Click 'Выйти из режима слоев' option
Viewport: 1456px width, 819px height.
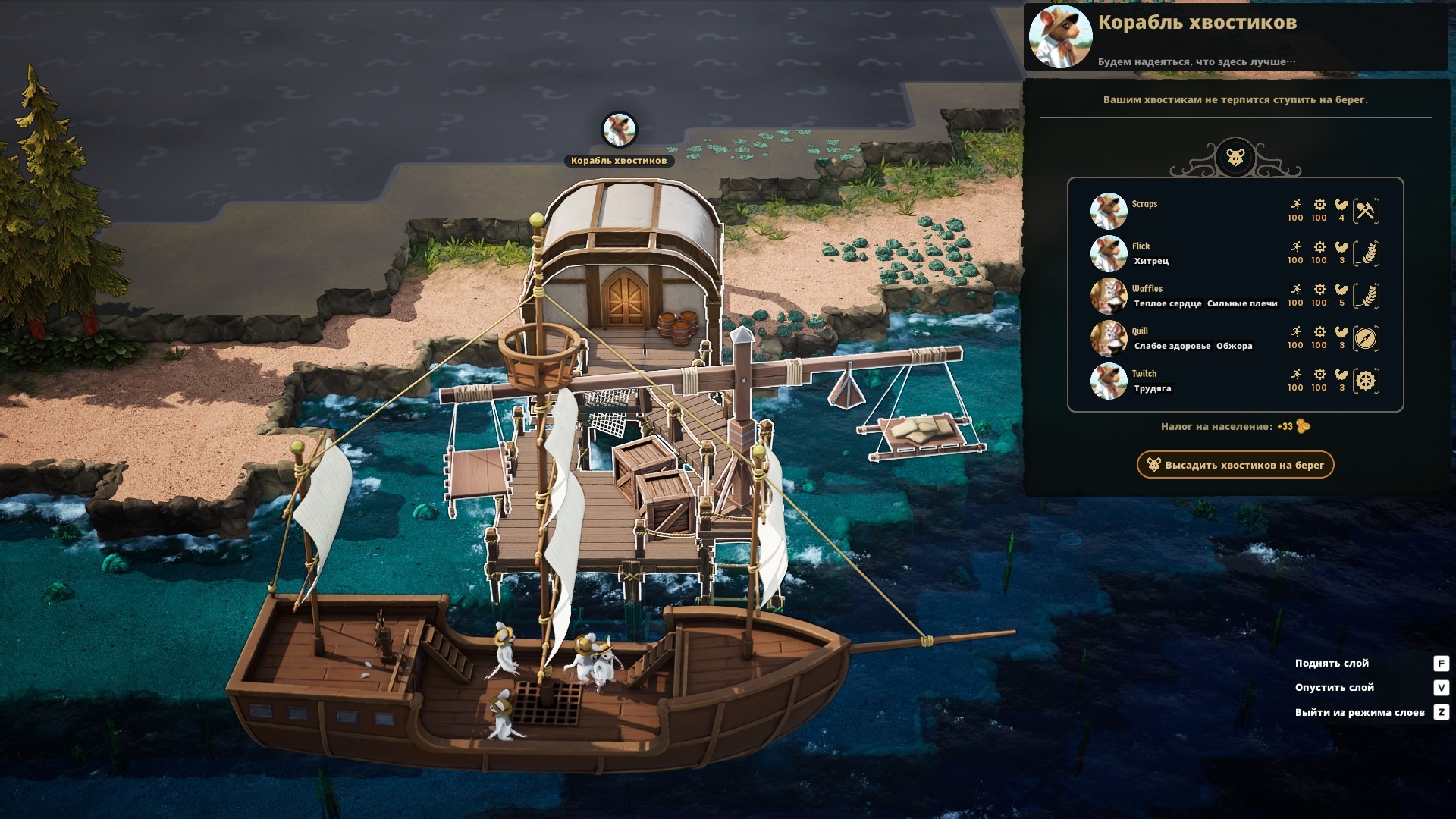[1359, 712]
